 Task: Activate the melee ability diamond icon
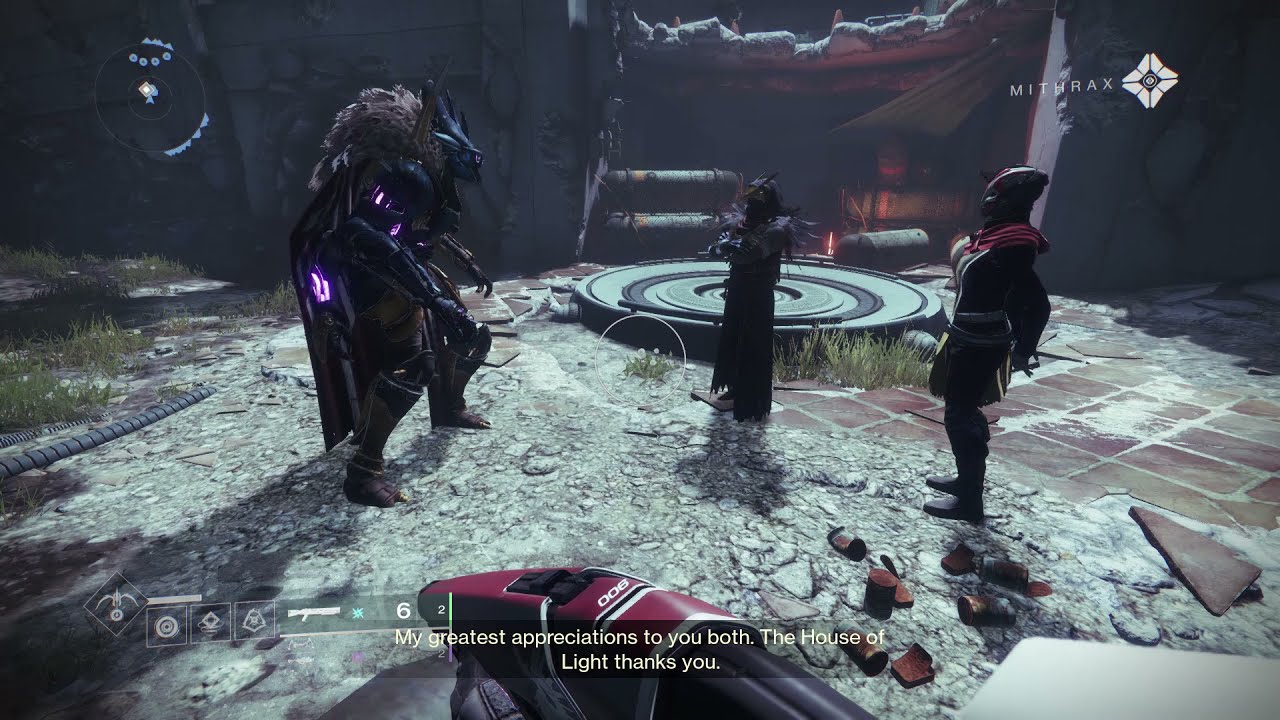click(210, 623)
